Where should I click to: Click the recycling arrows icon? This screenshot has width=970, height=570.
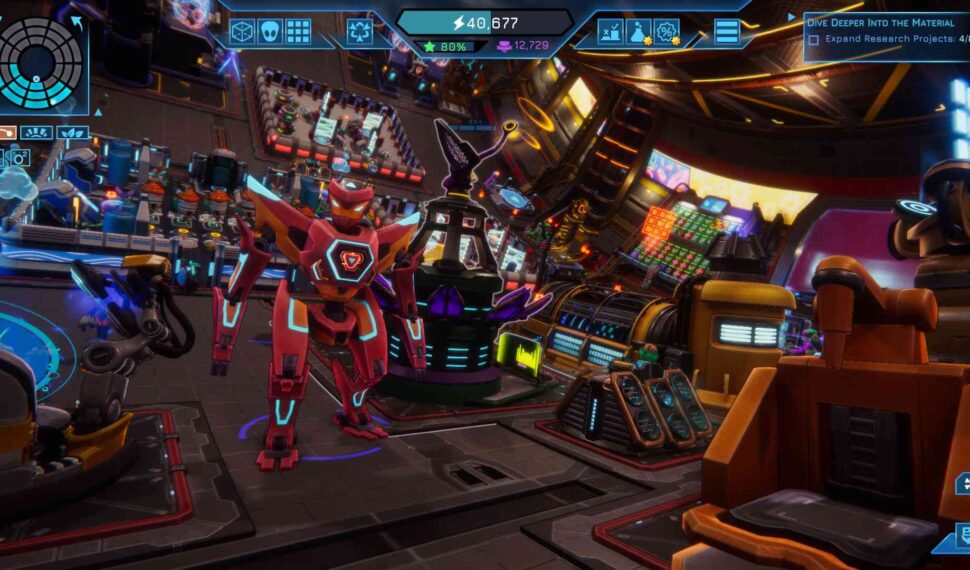[x=360, y=32]
